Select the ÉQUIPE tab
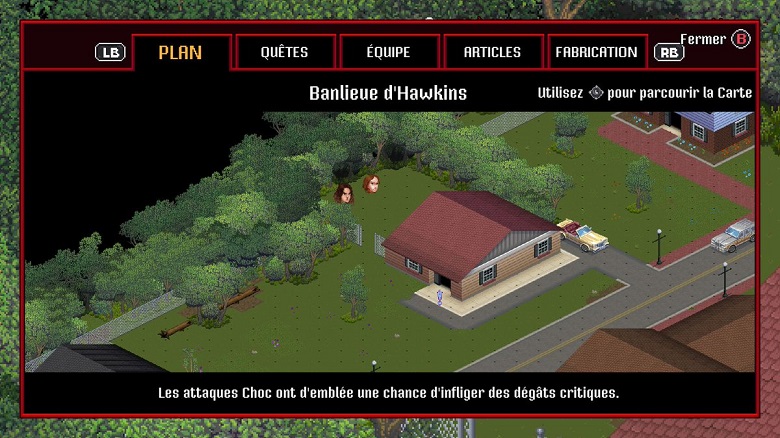780x438 pixels. point(389,52)
